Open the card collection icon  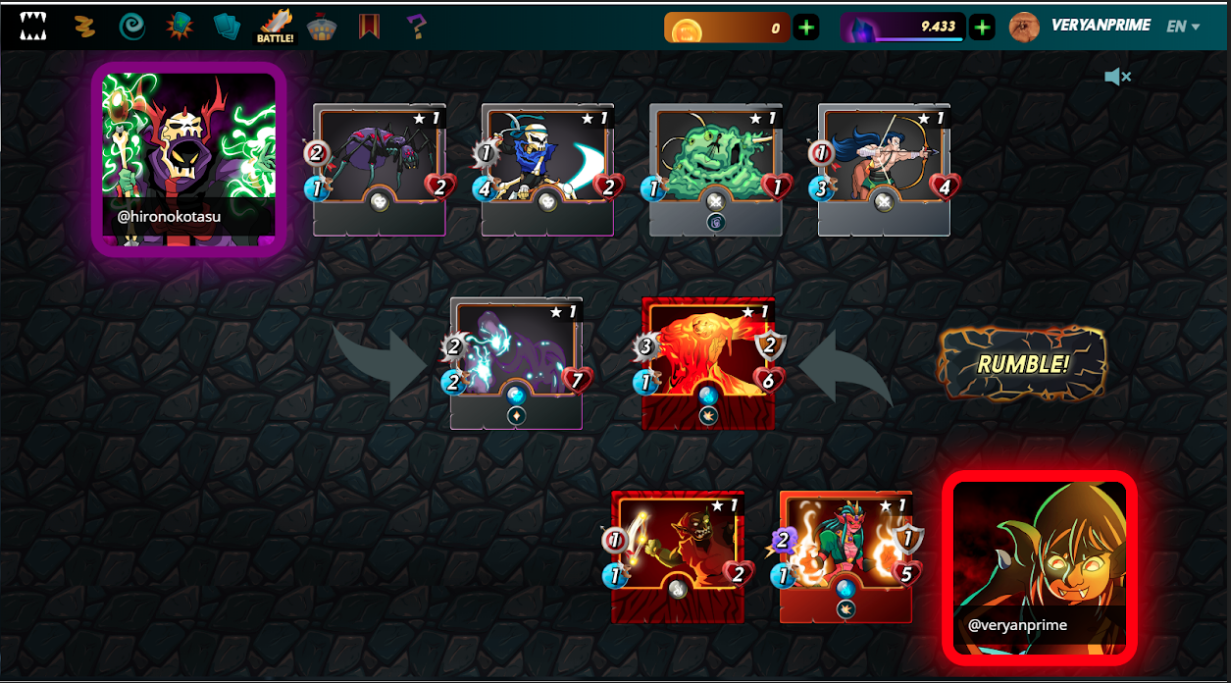227,26
